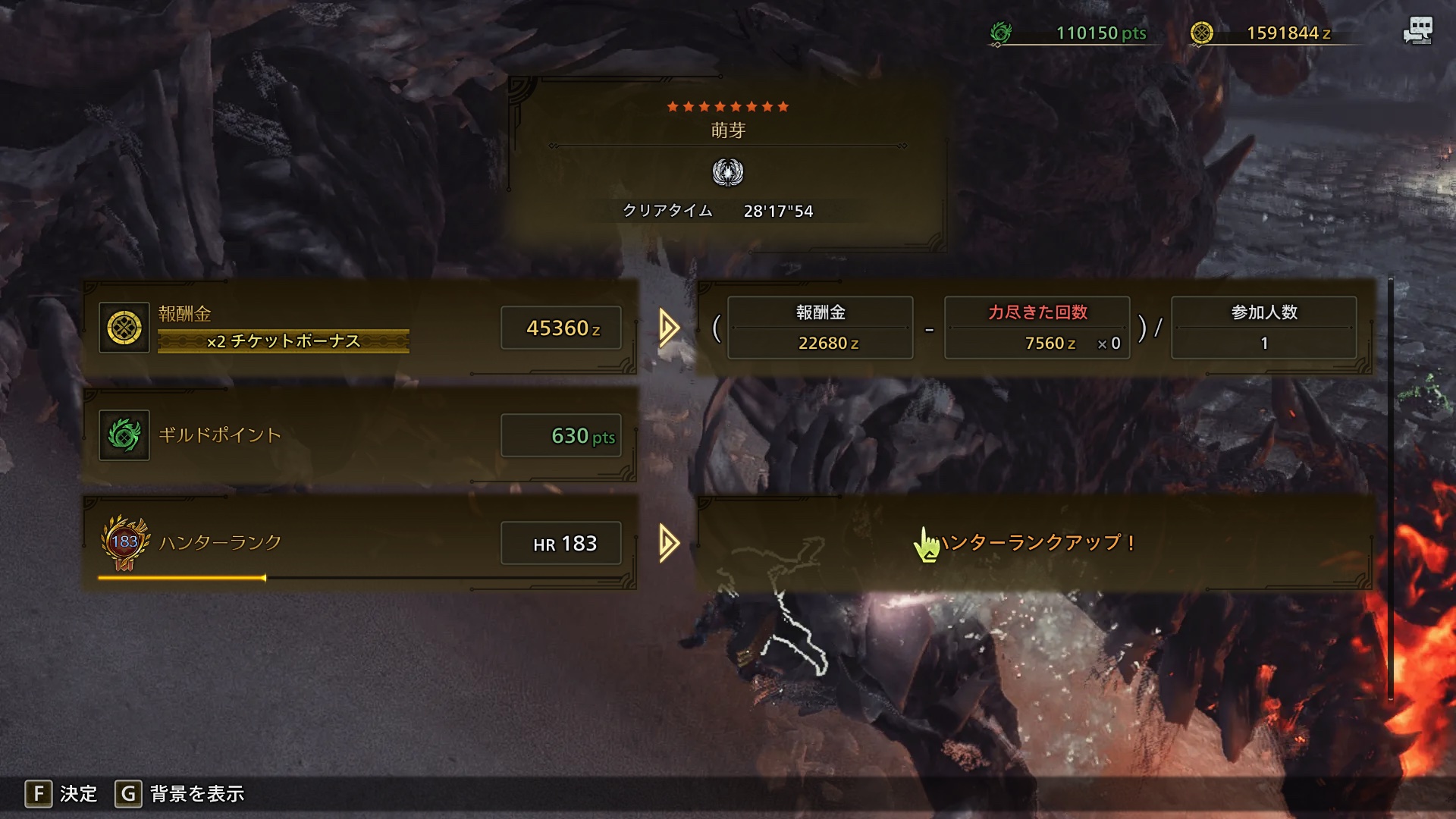Click the results panel scrollbar
This screenshot has width=1456, height=819.
(1390, 485)
